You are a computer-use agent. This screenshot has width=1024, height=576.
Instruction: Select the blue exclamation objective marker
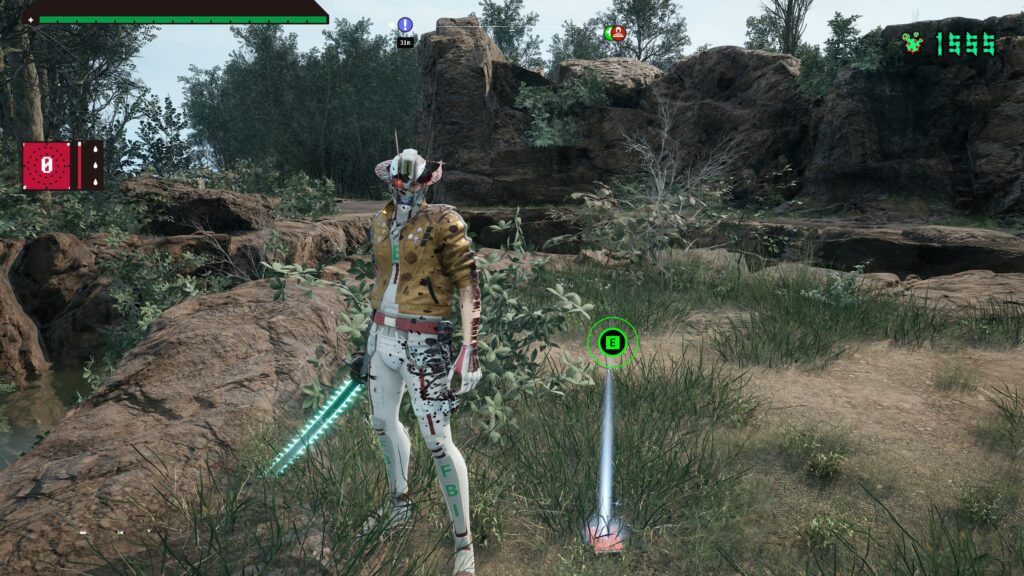[x=405, y=25]
